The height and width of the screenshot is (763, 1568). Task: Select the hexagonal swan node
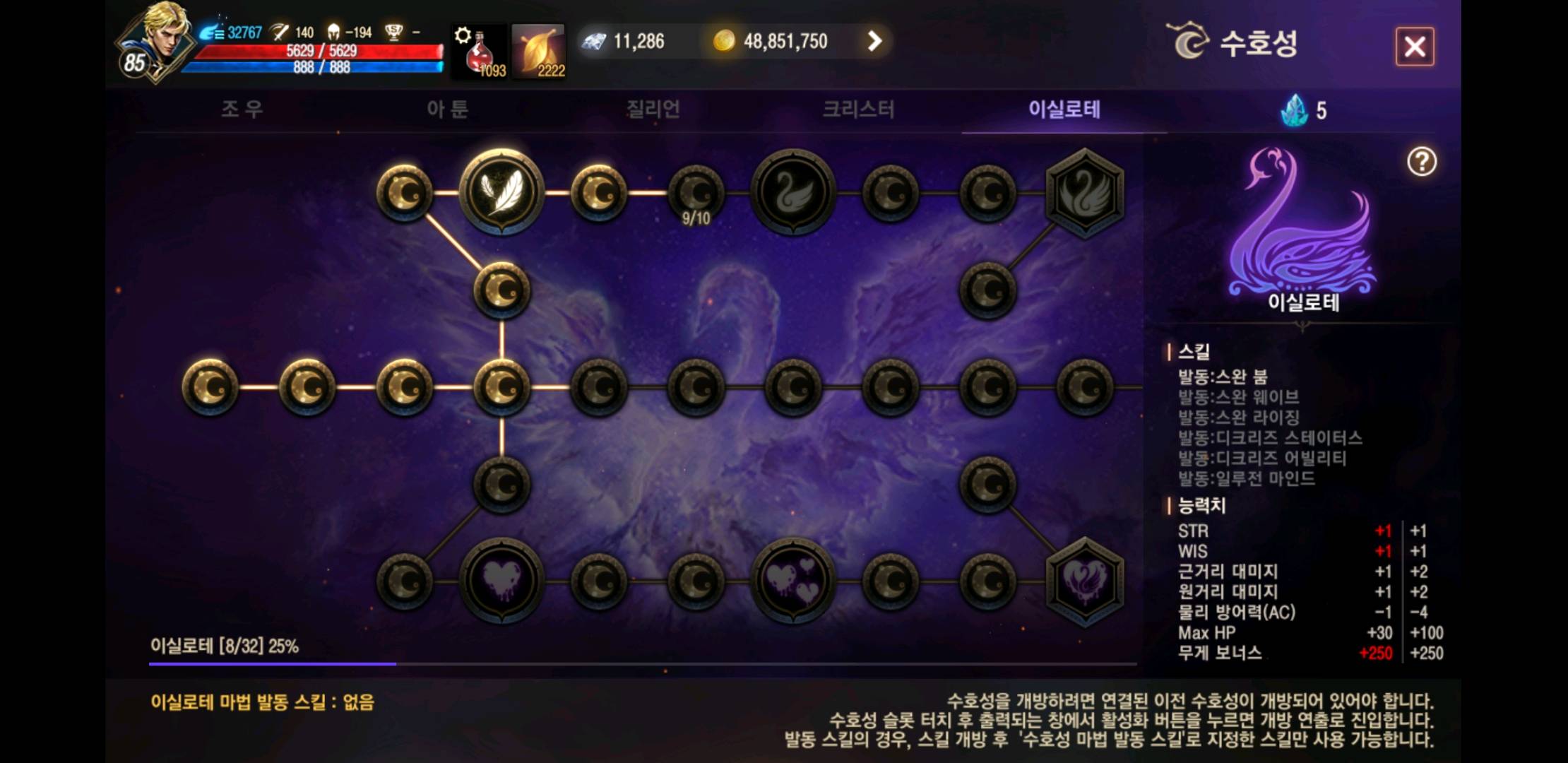1084,192
